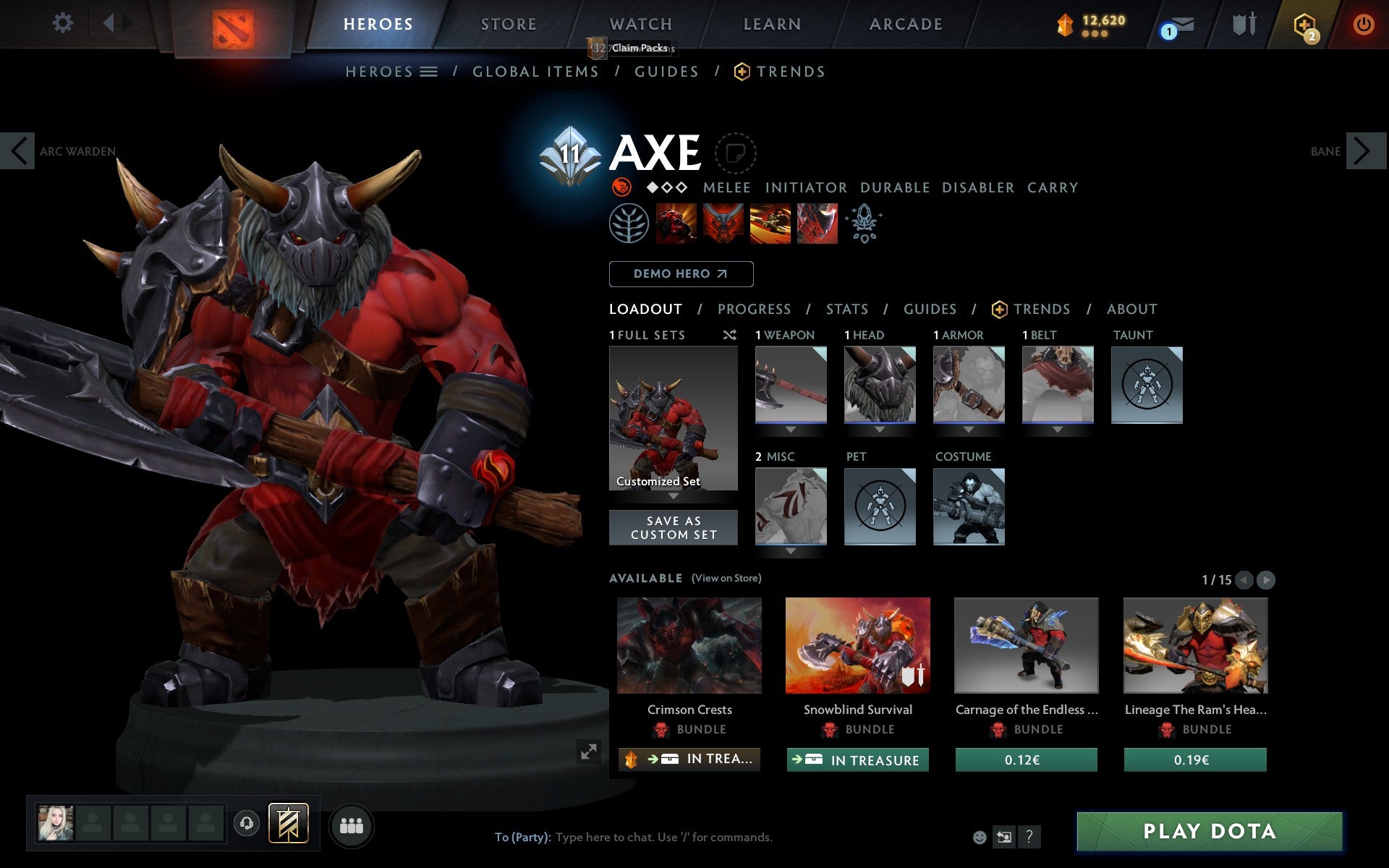1389x868 pixels.
Task: Open the ARCADE menu
Action: [x=906, y=24]
